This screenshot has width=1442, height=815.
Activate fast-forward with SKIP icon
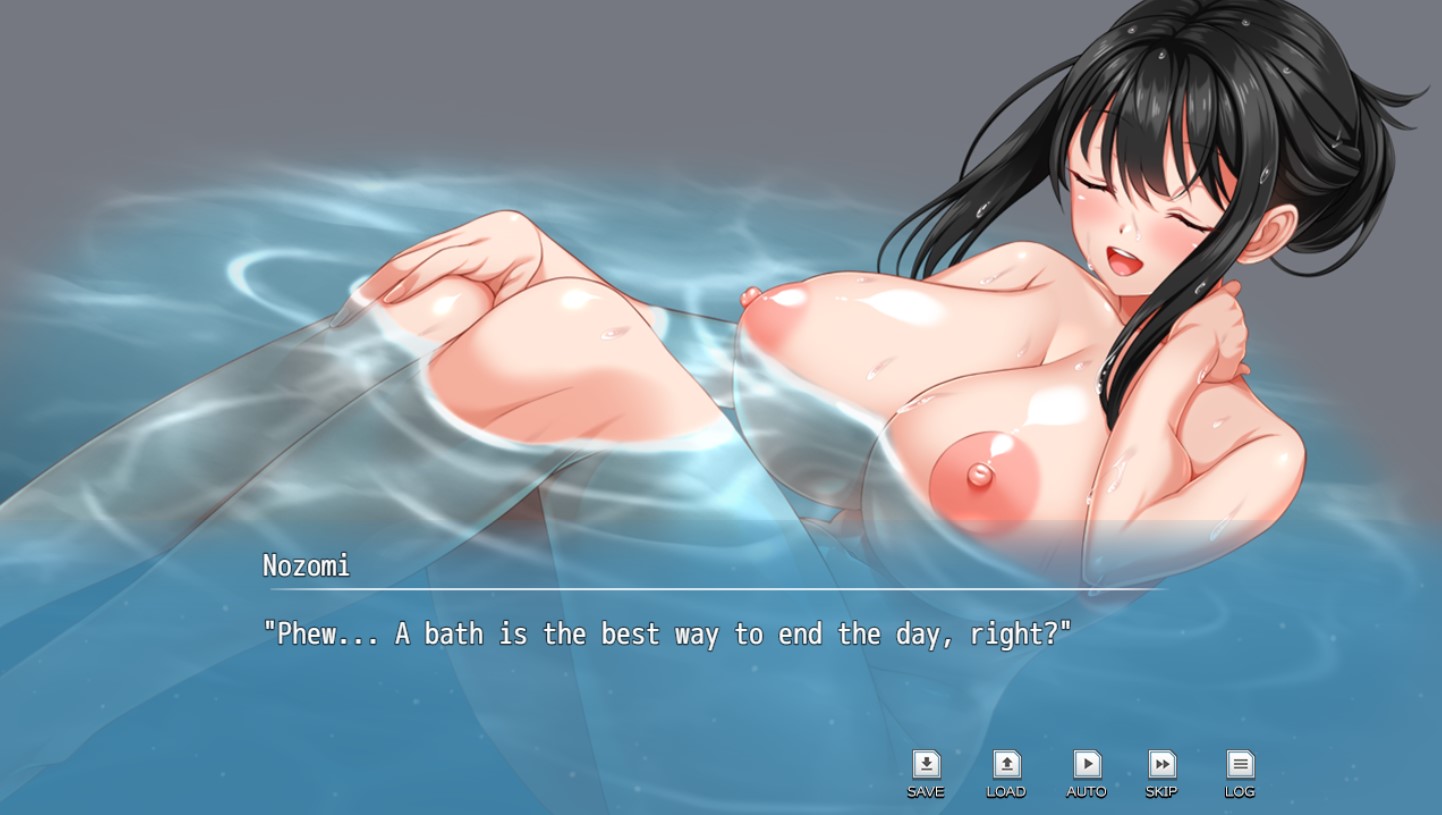click(1162, 766)
